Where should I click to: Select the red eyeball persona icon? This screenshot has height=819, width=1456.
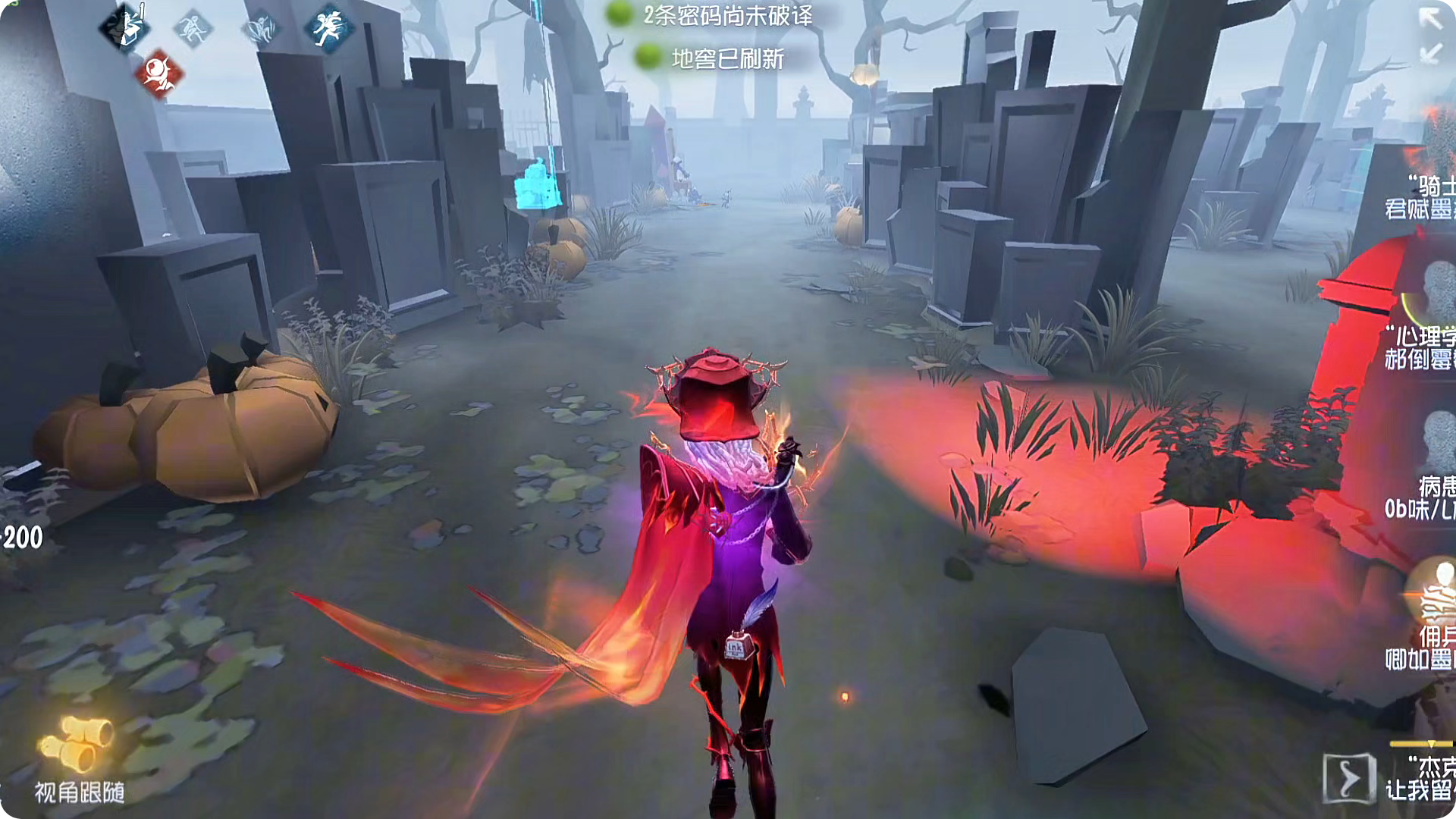point(159,74)
